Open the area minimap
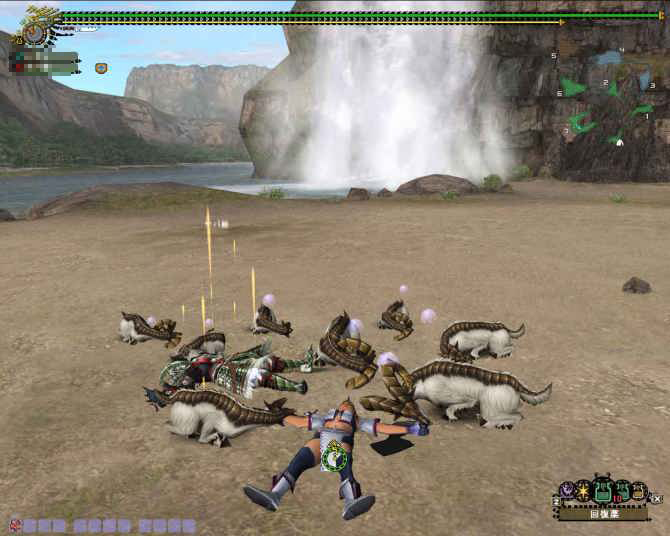Viewport: 670px width, 536px height. tap(604, 97)
